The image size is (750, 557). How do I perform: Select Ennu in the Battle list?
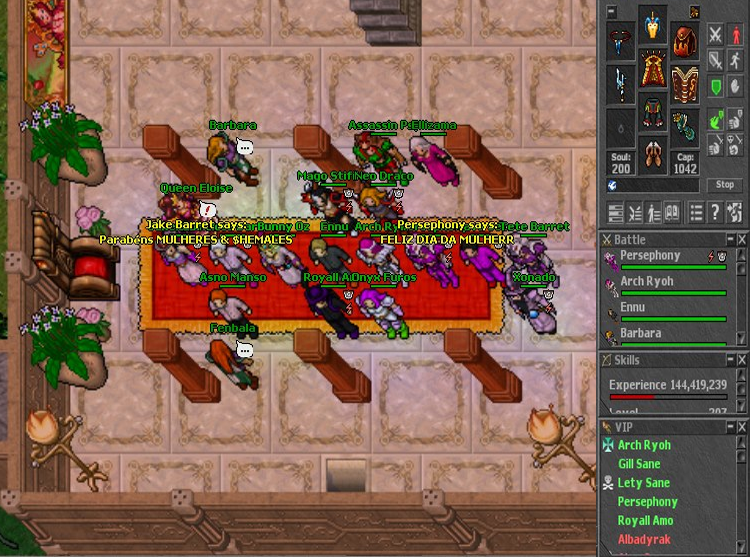point(634,308)
